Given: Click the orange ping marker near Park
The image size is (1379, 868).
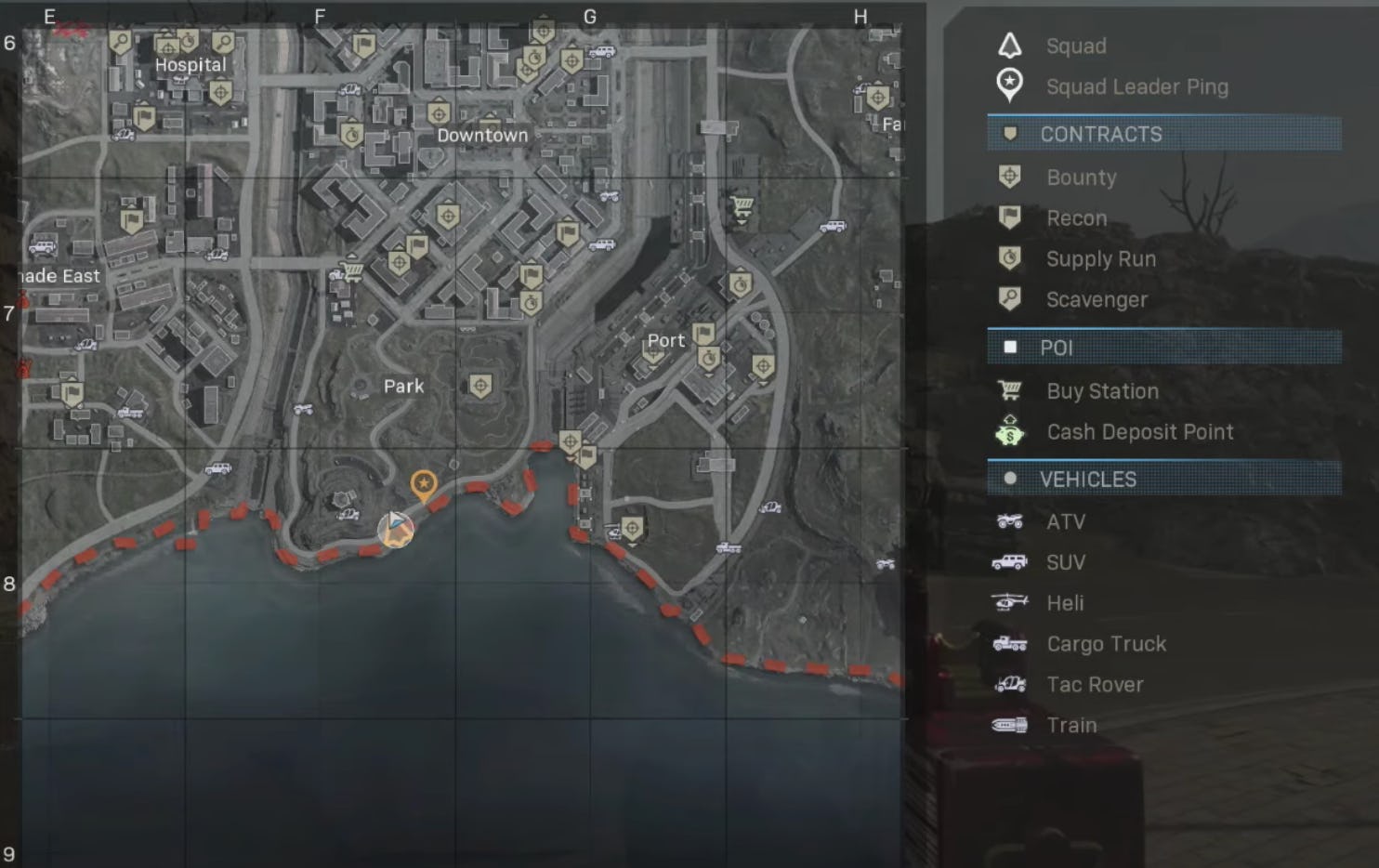Looking at the screenshot, I should [x=424, y=483].
